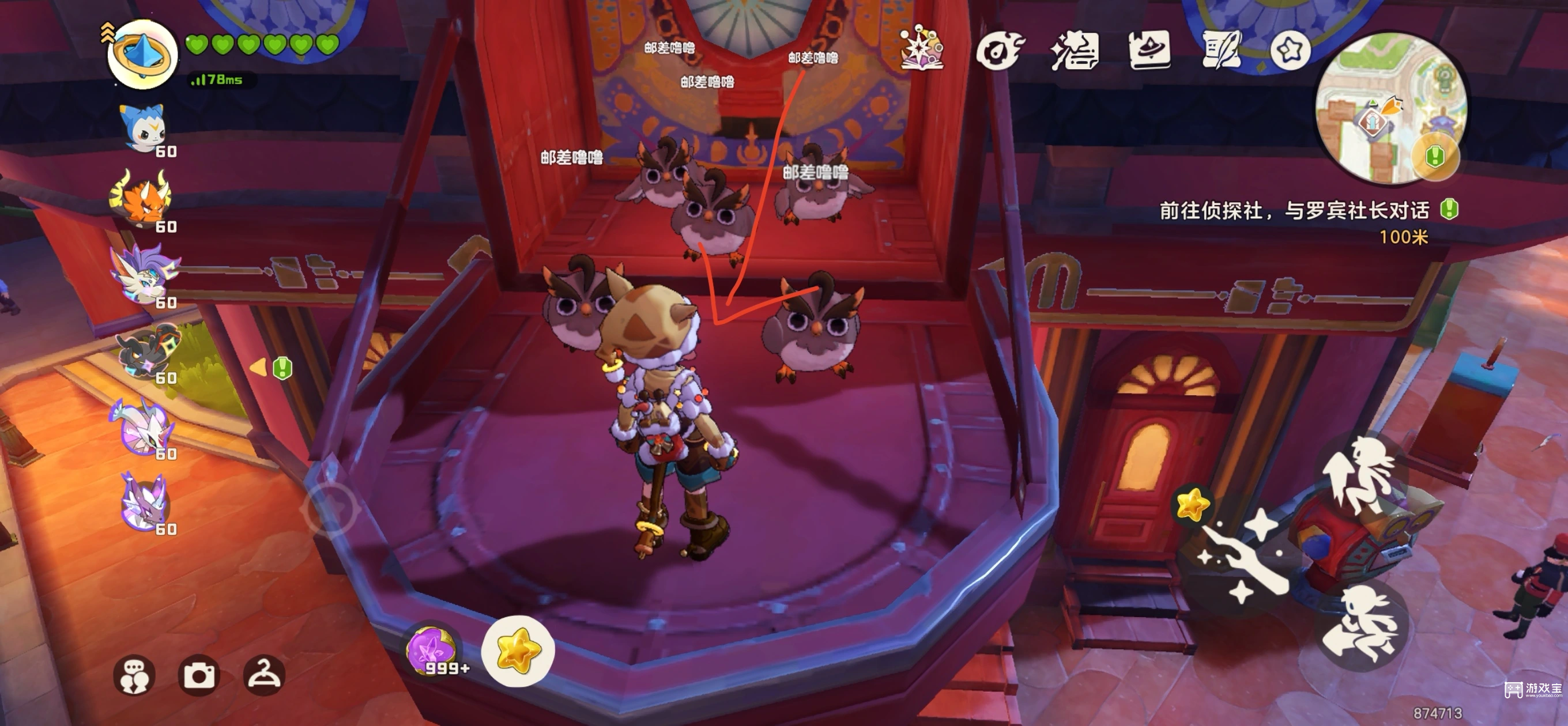Select the detective agency quest tracker
Screen dimensions: 1568x726
coord(1294,210)
